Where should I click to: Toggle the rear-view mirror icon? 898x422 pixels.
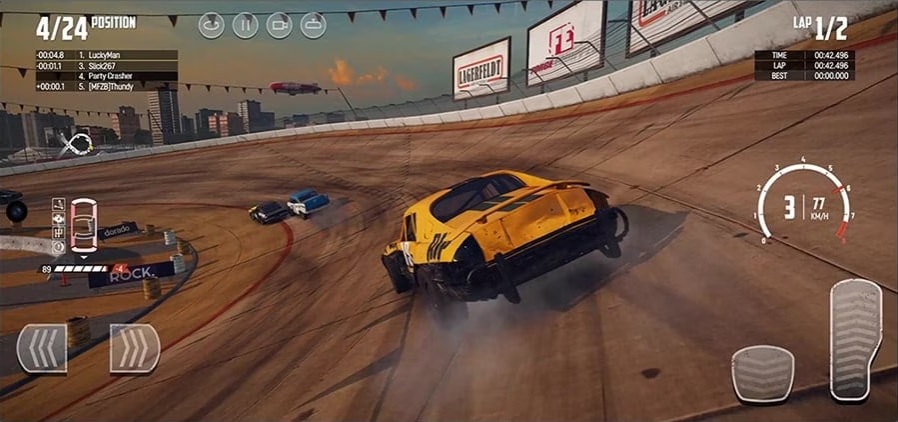tap(313, 25)
